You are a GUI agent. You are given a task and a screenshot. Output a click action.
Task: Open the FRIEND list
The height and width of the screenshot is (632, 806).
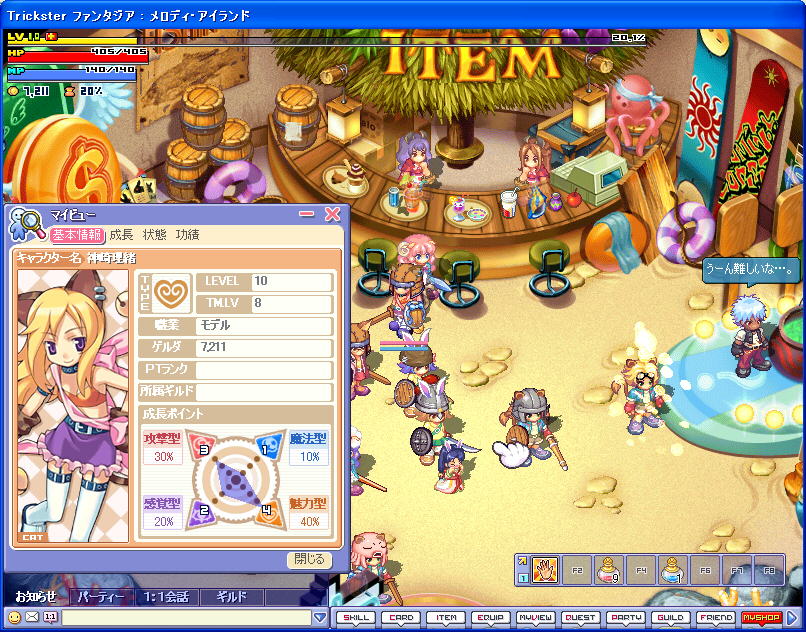tap(715, 618)
